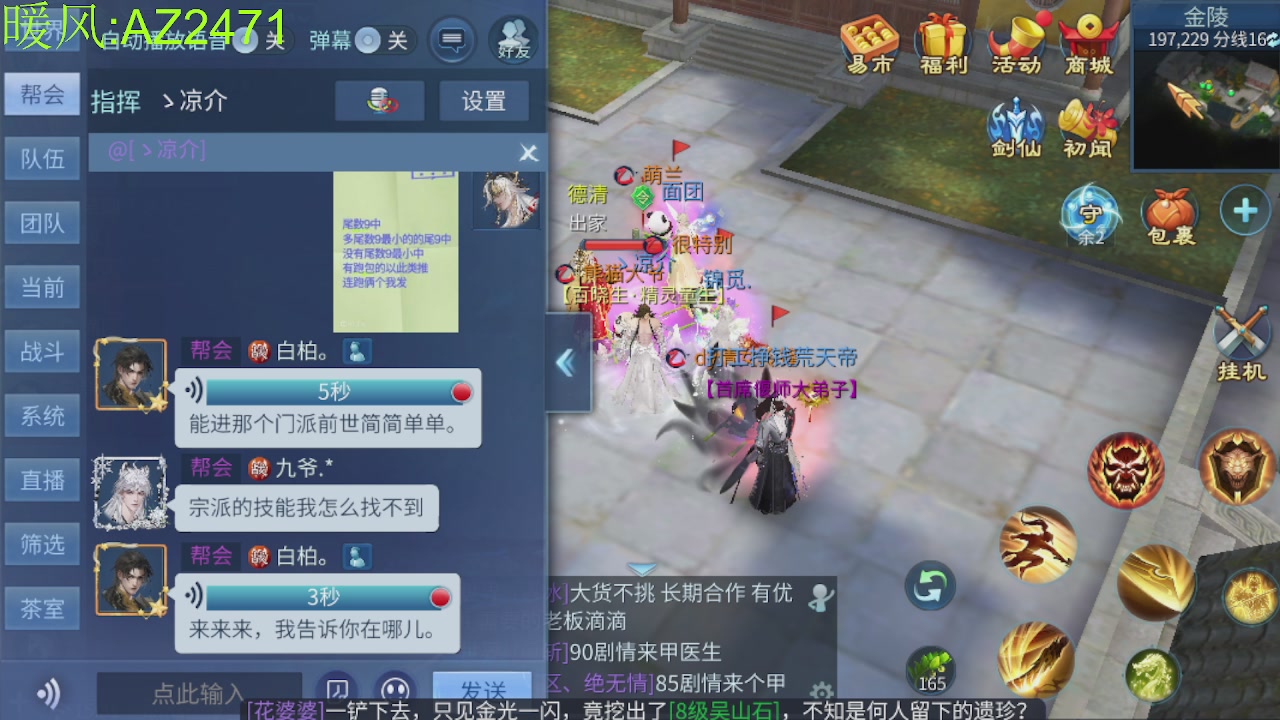Viewport: 1280px width, 720px height.
Task: Open the 好友 friends icon at top
Action: pyautogui.click(x=513, y=40)
